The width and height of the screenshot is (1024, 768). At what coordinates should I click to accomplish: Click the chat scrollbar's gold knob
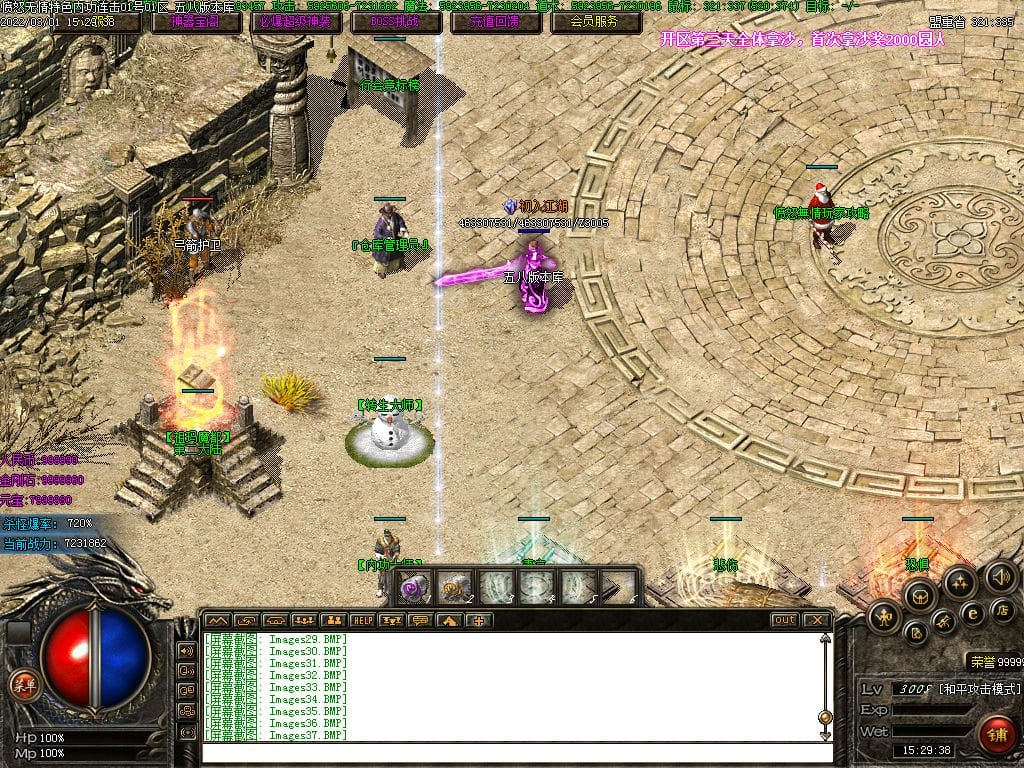825,717
